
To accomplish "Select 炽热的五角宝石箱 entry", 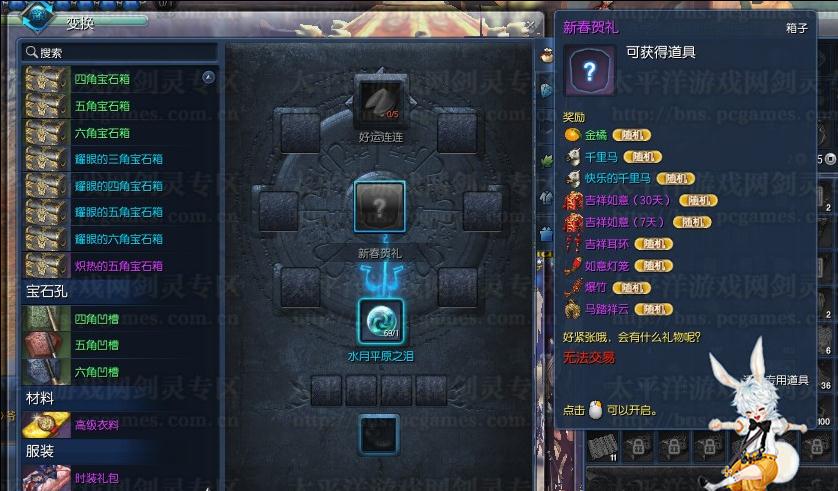I will (118, 266).
